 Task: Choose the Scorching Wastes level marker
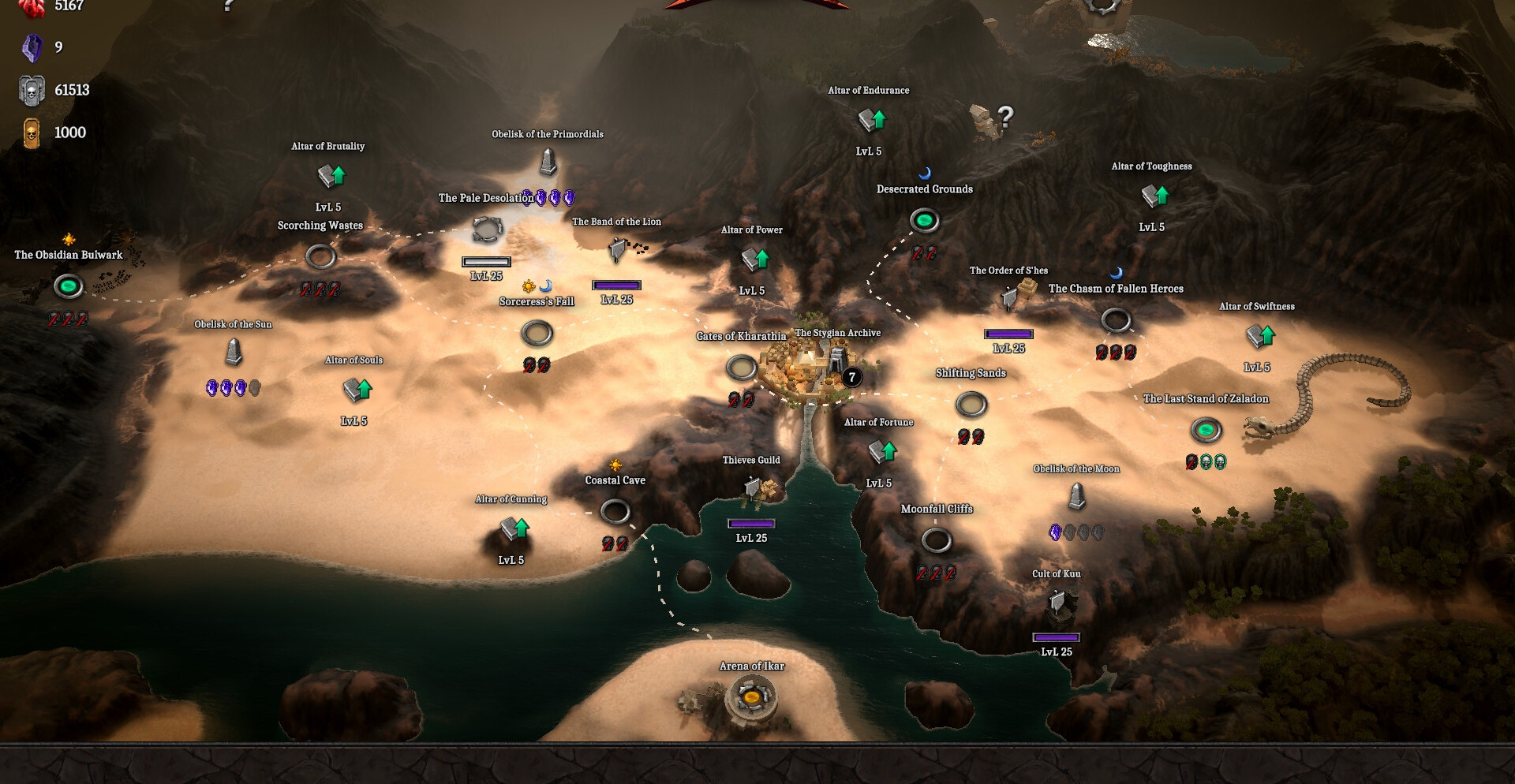click(320, 256)
